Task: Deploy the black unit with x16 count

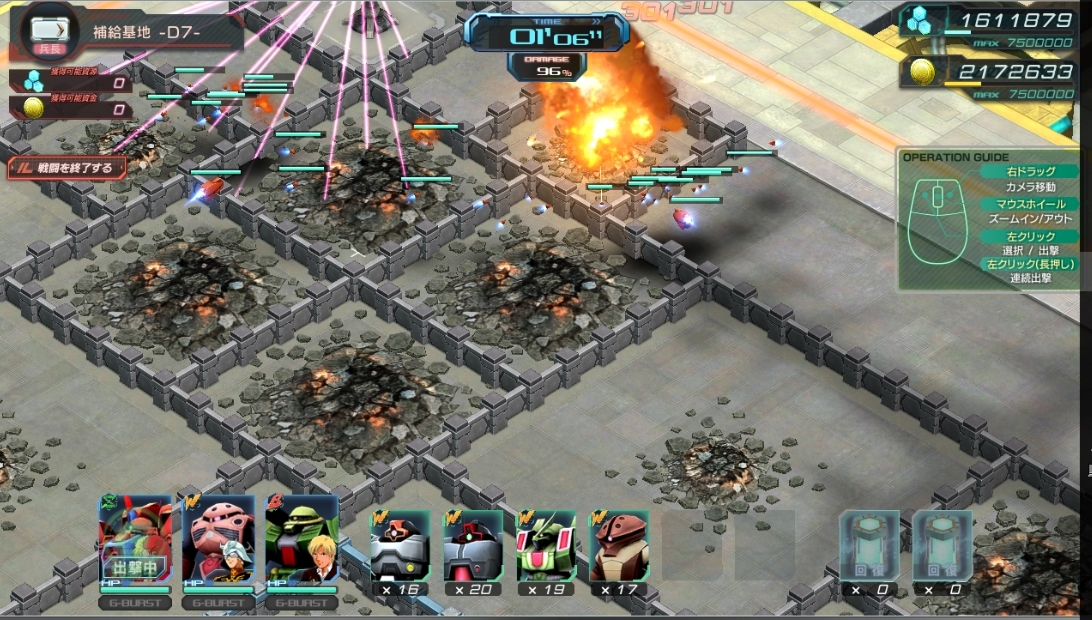Action: [x=400, y=546]
